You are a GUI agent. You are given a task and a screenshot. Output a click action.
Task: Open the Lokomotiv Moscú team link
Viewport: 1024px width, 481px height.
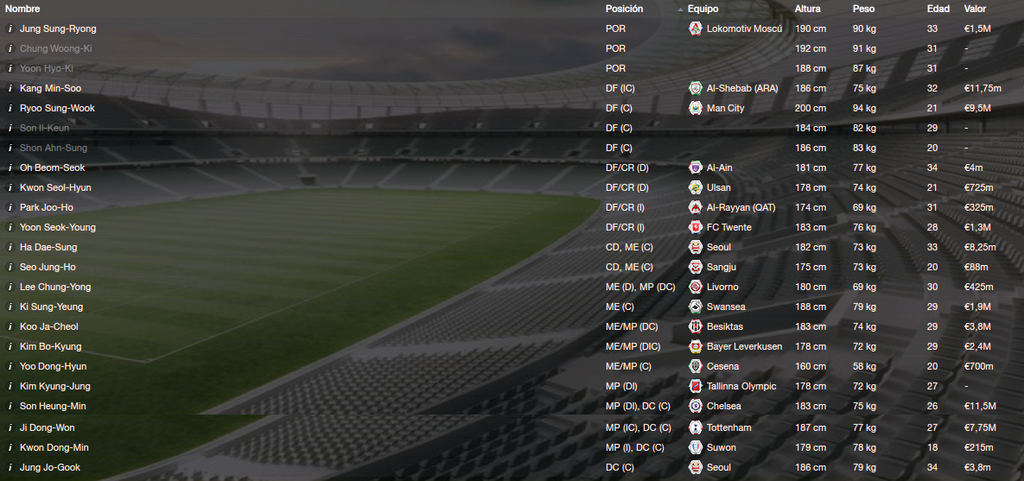744,29
